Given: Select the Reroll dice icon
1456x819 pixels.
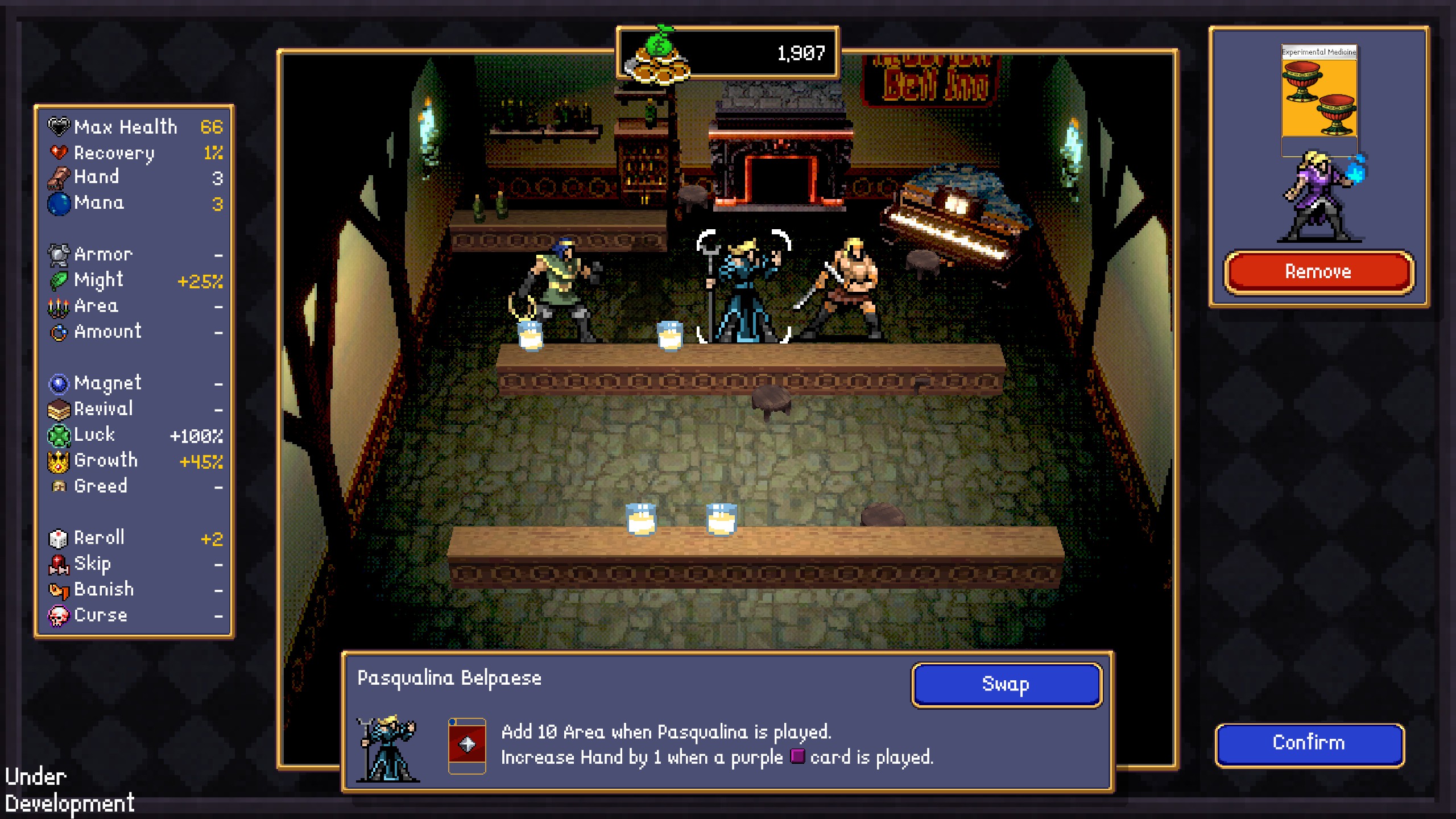Looking at the screenshot, I should 59,537.
